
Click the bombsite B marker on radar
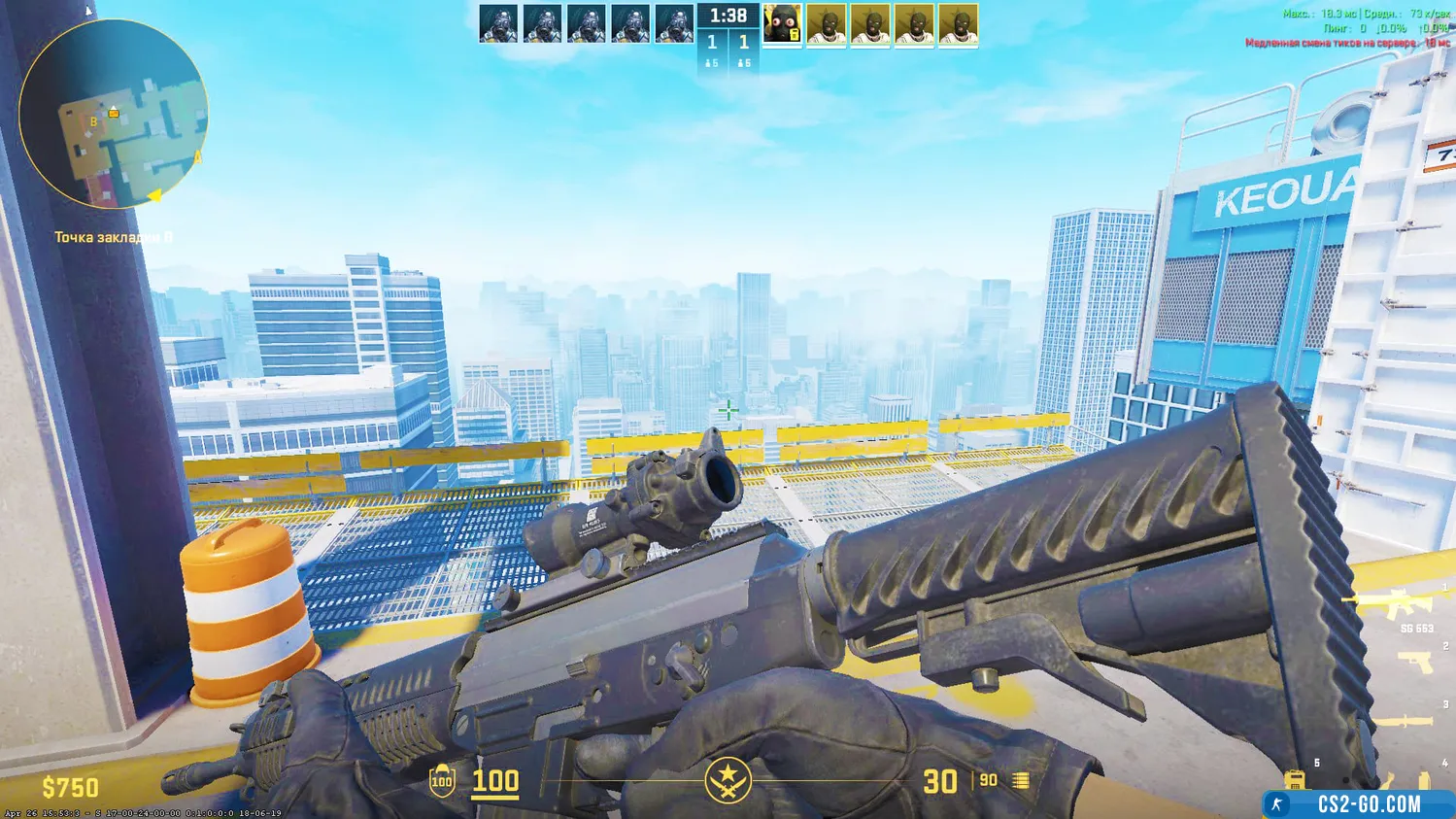coord(93,122)
